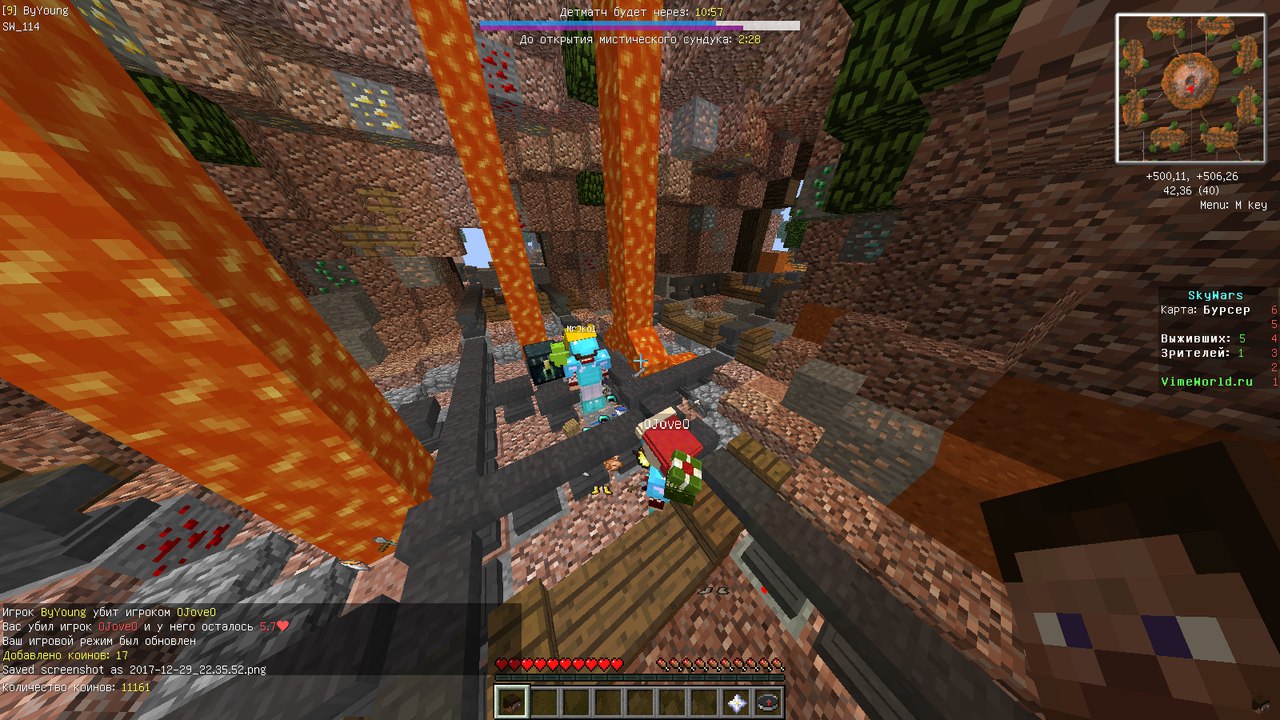This screenshot has width=1280, height=720.
Task: Click the VimeWorld.ru link on the scoreboard
Action: pyautogui.click(x=1206, y=382)
